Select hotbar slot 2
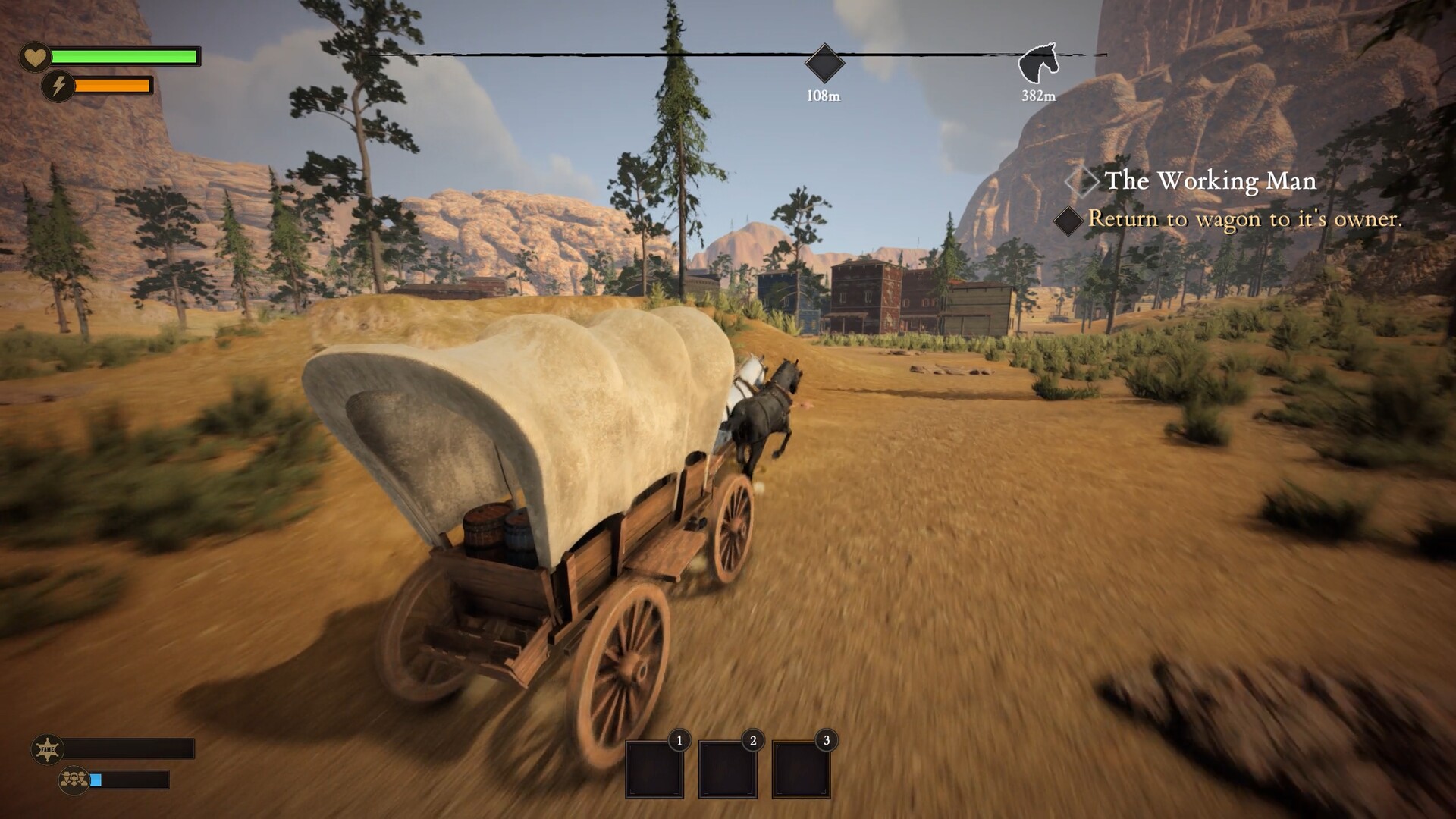The height and width of the screenshot is (819, 1456). (x=727, y=770)
